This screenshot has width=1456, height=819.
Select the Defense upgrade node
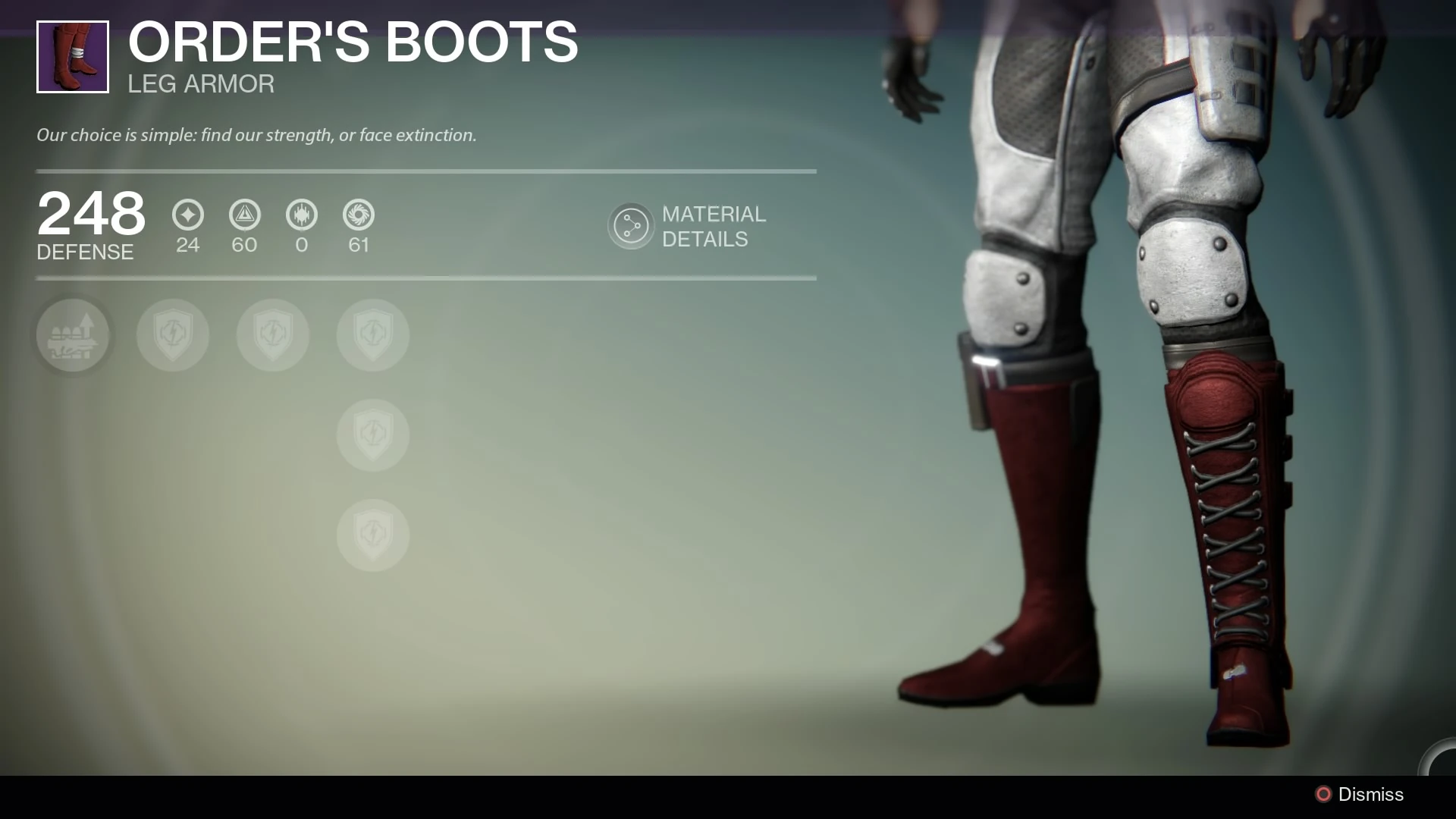click(74, 335)
